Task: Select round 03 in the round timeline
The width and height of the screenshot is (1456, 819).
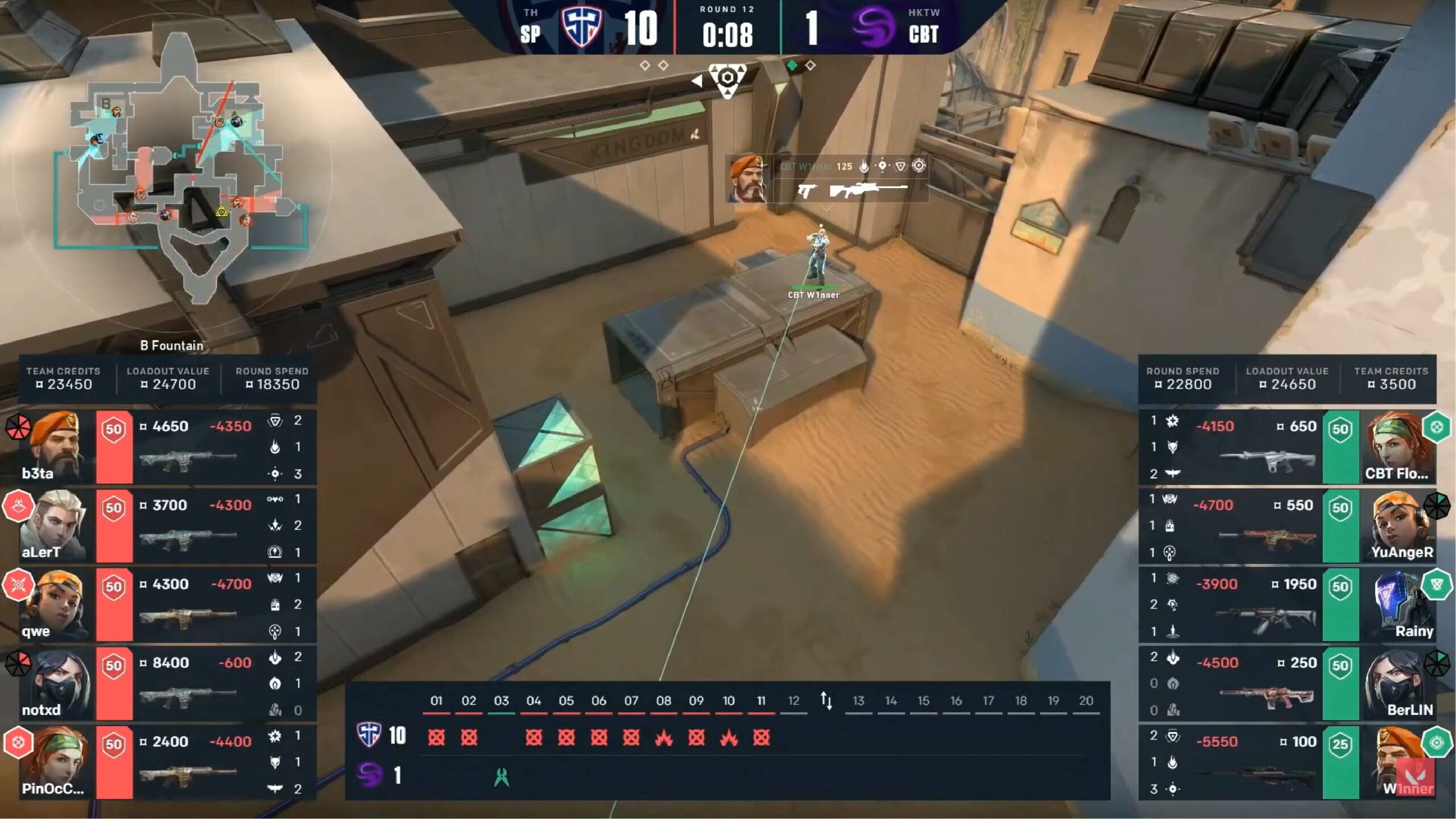Action: [501, 701]
